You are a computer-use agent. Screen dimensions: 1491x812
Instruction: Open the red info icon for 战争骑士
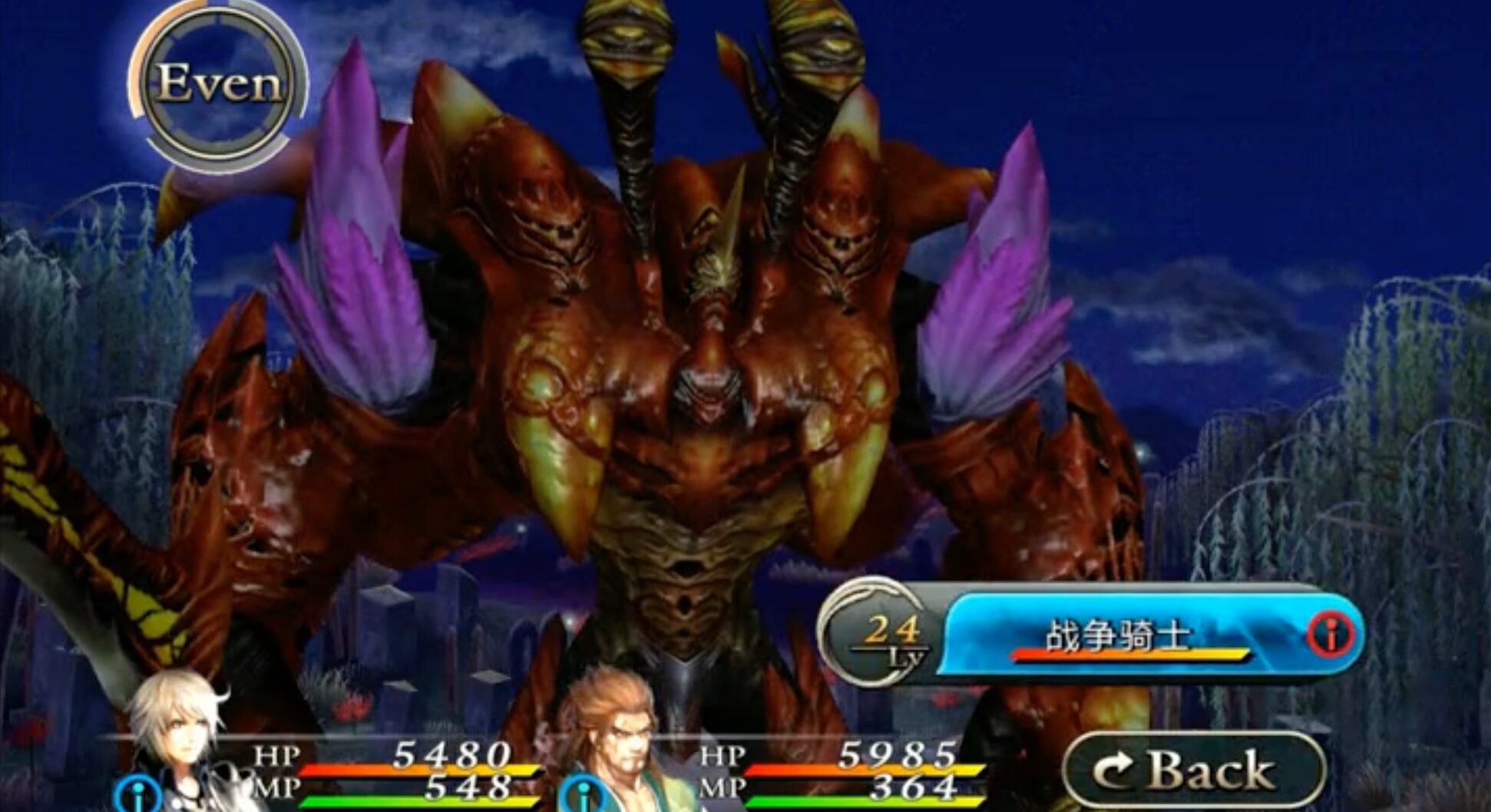click(x=1330, y=634)
